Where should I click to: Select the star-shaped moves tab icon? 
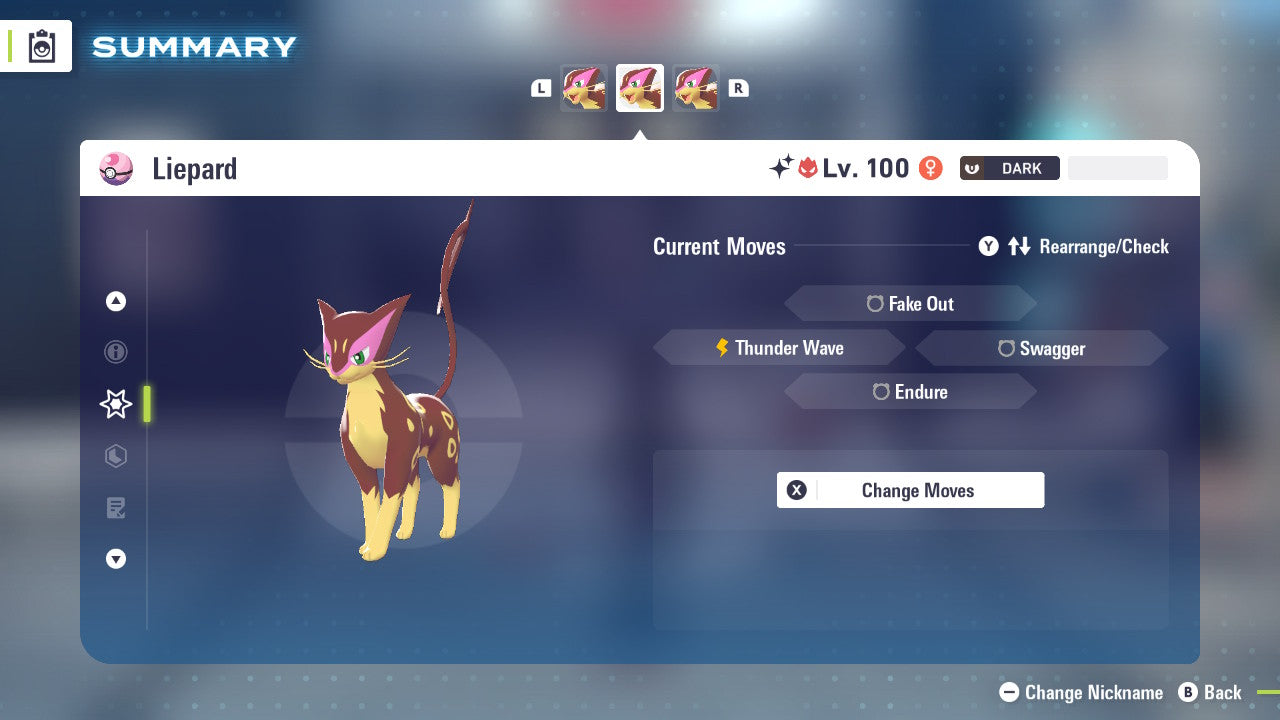(115, 404)
